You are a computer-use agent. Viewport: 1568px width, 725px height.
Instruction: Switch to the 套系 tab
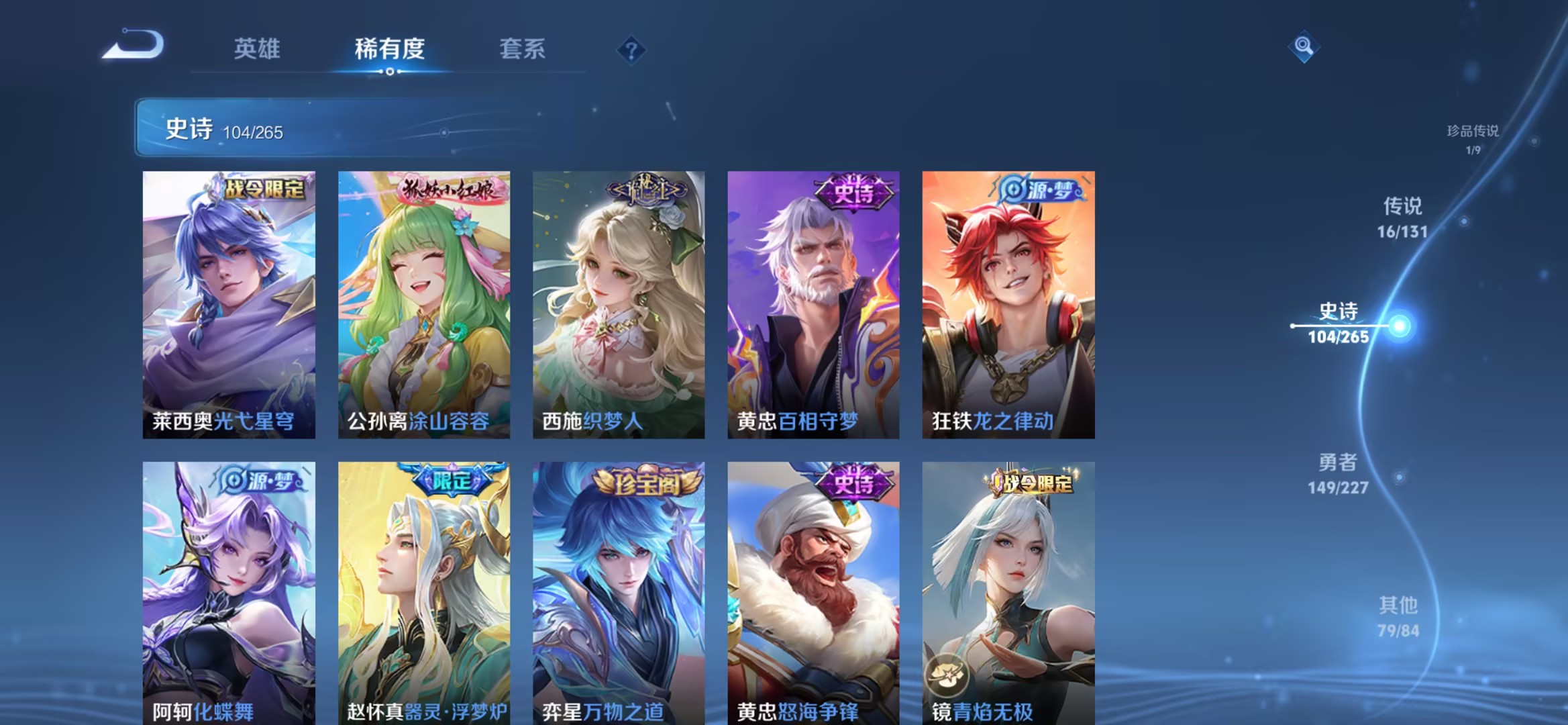[x=521, y=49]
